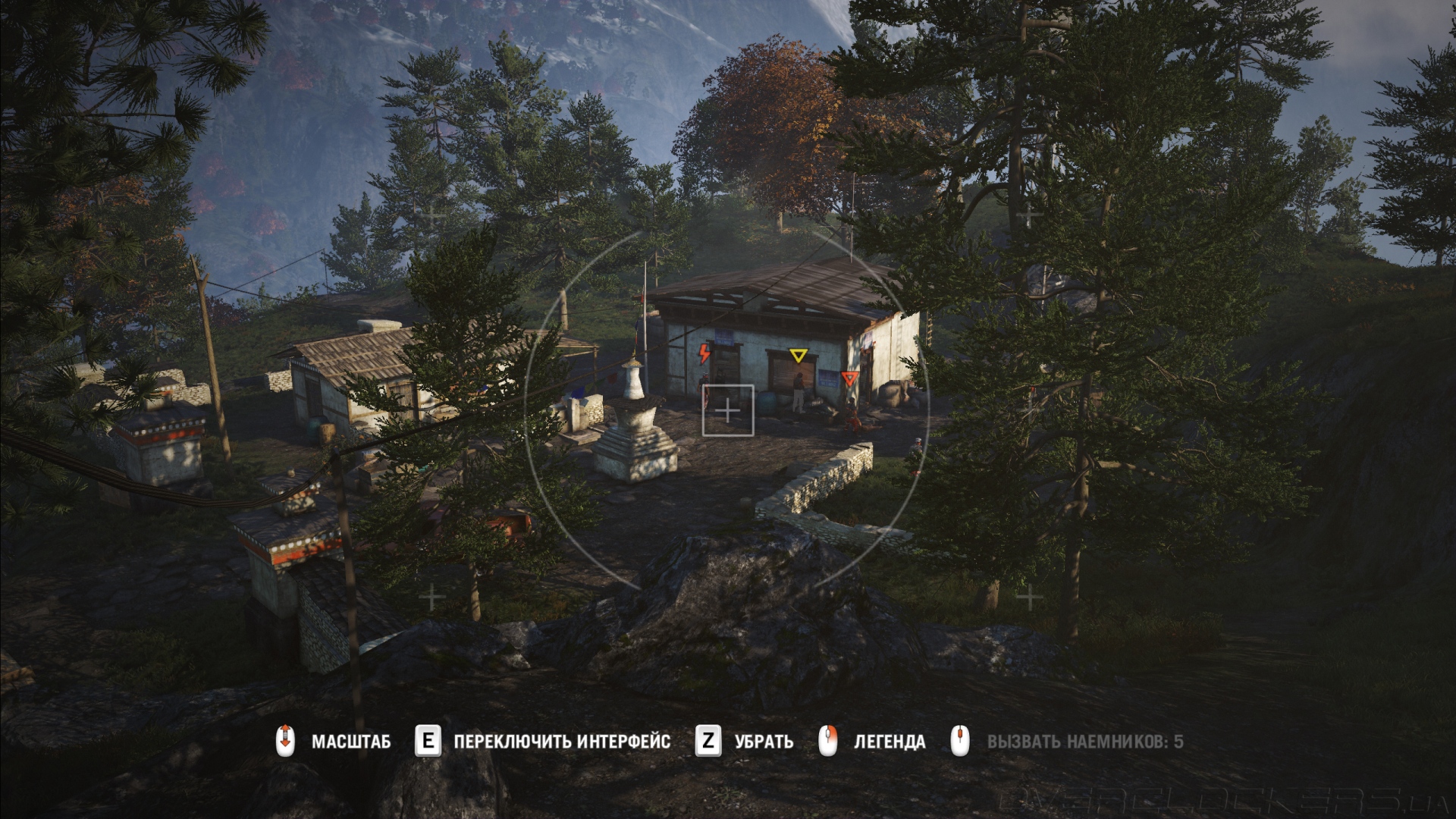Select the red triangle enemy marker
The width and height of the screenshot is (1456, 819).
coord(849,378)
